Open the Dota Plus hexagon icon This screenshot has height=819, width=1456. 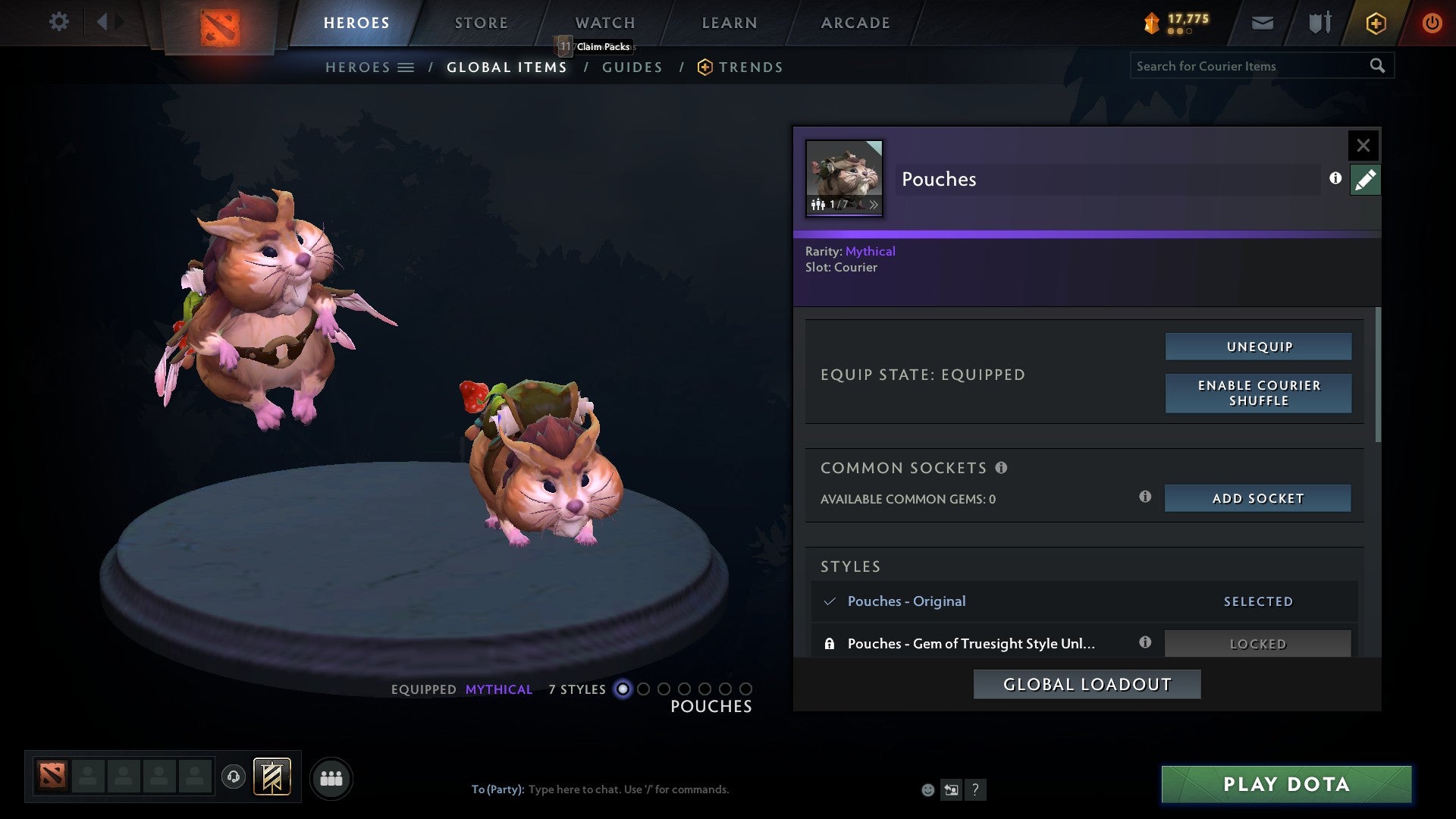(x=1375, y=23)
